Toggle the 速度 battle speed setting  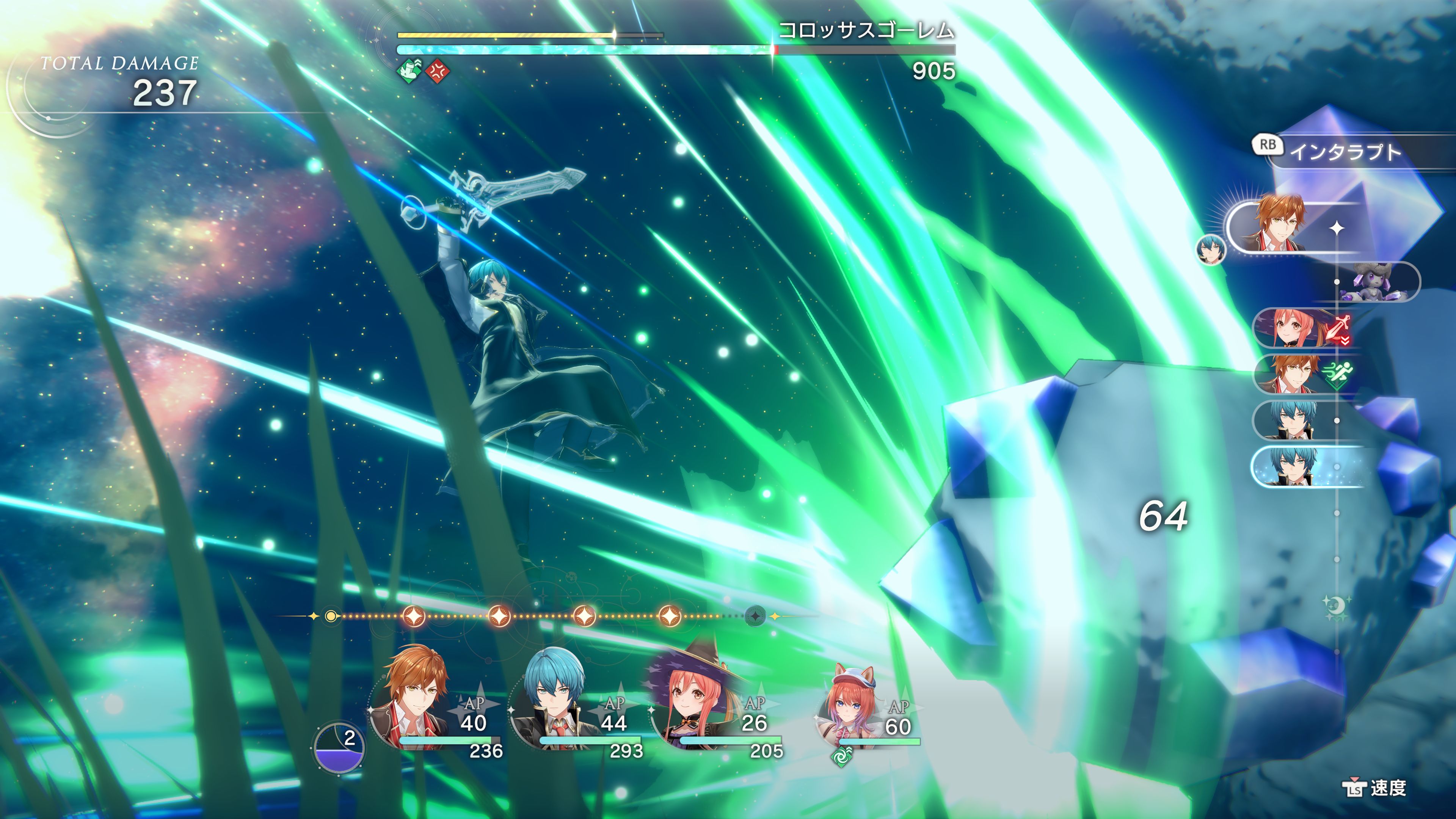(1374, 788)
